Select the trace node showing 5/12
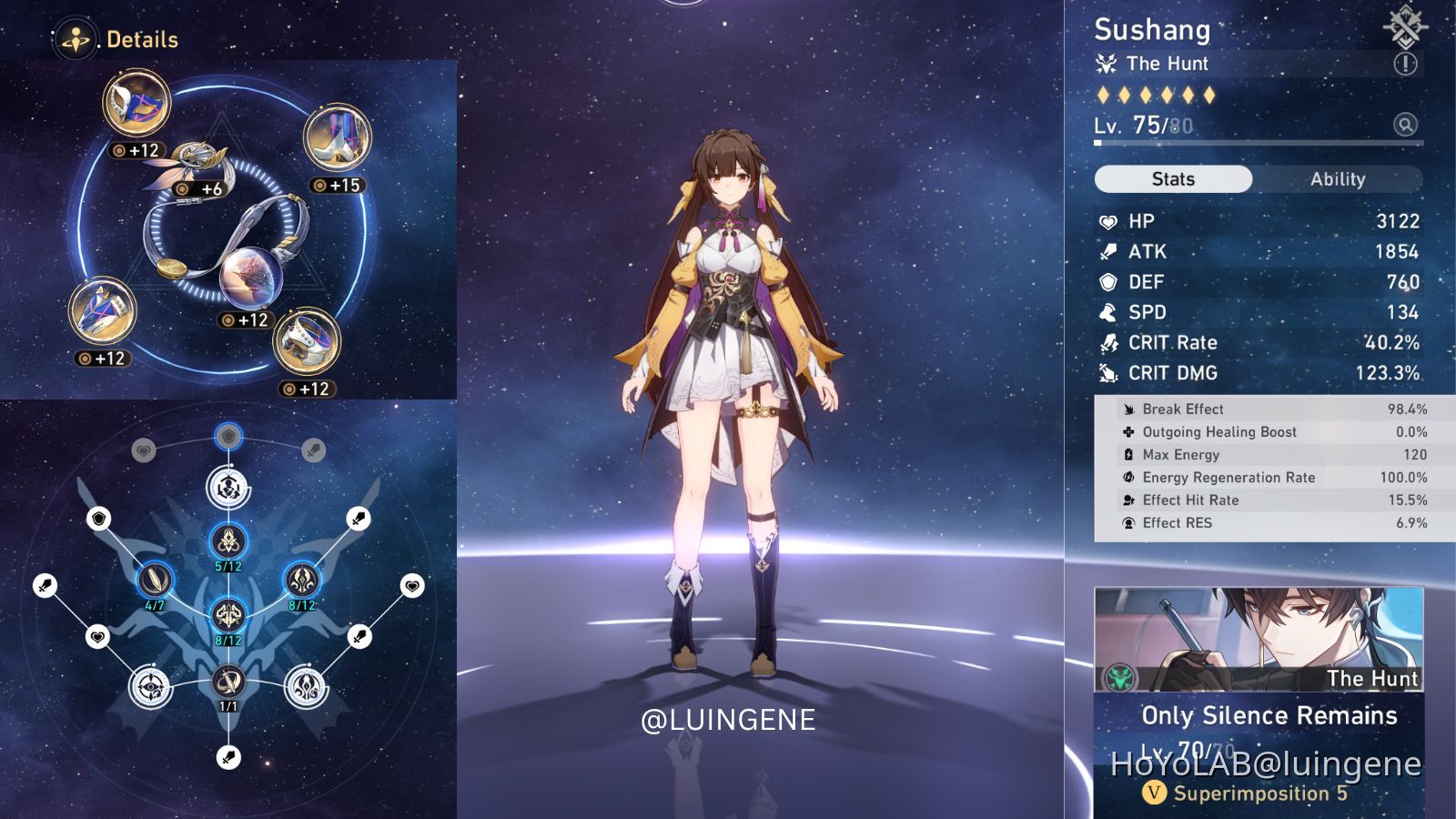The image size is (1456, 819). click(x=228, y=541)
